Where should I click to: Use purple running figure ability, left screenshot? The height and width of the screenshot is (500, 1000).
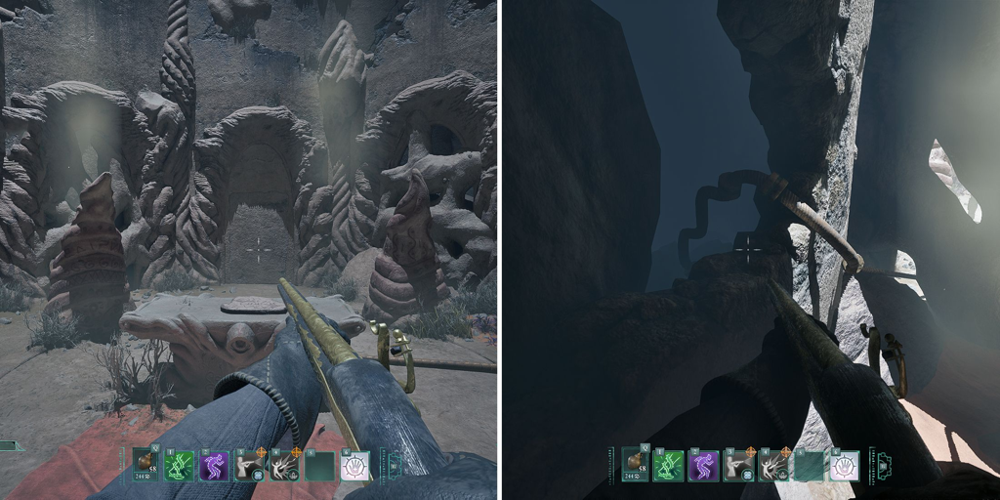tap(213, 464)
